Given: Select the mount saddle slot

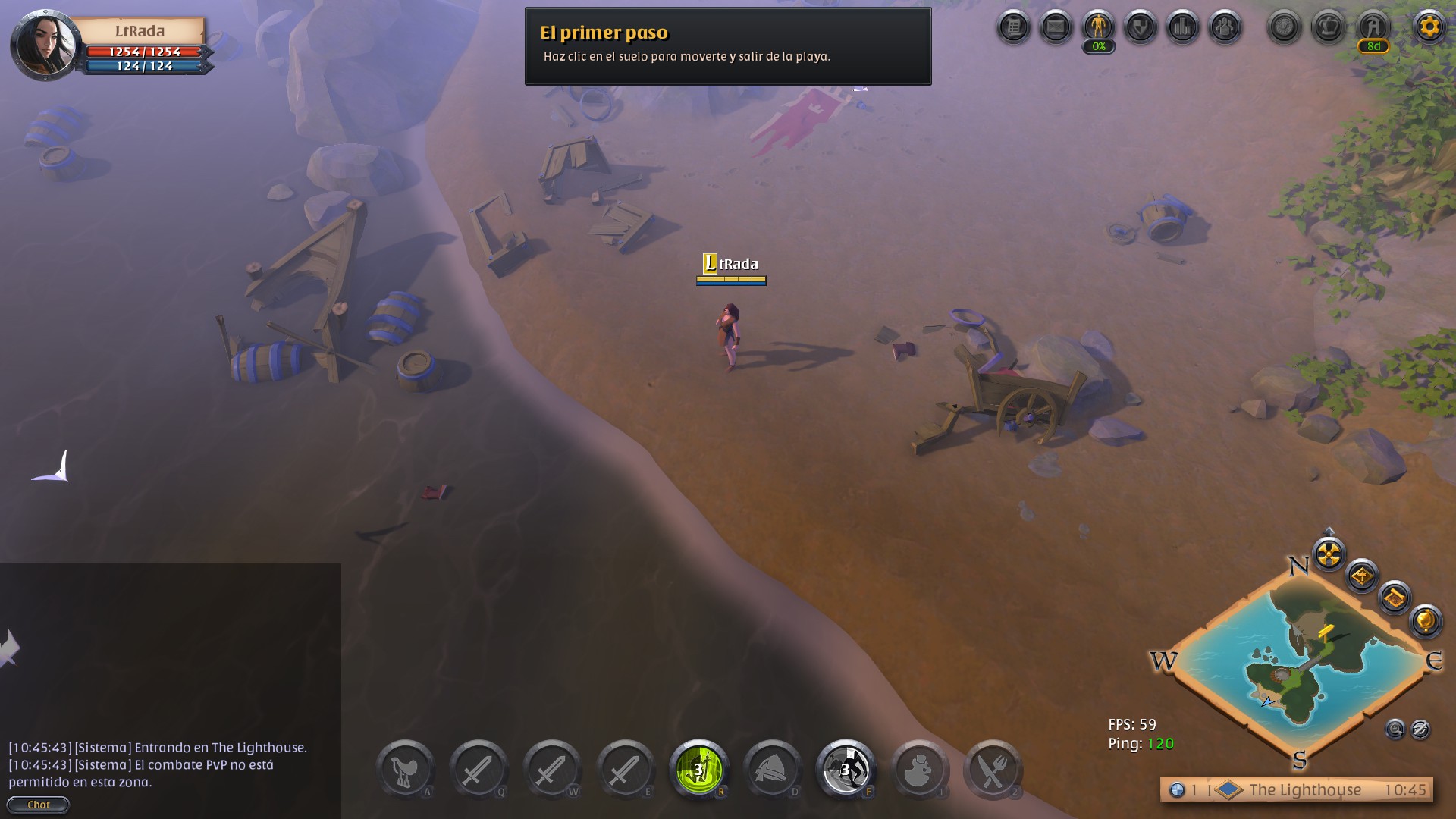Looking at the screenshot, I should (405, 770).
